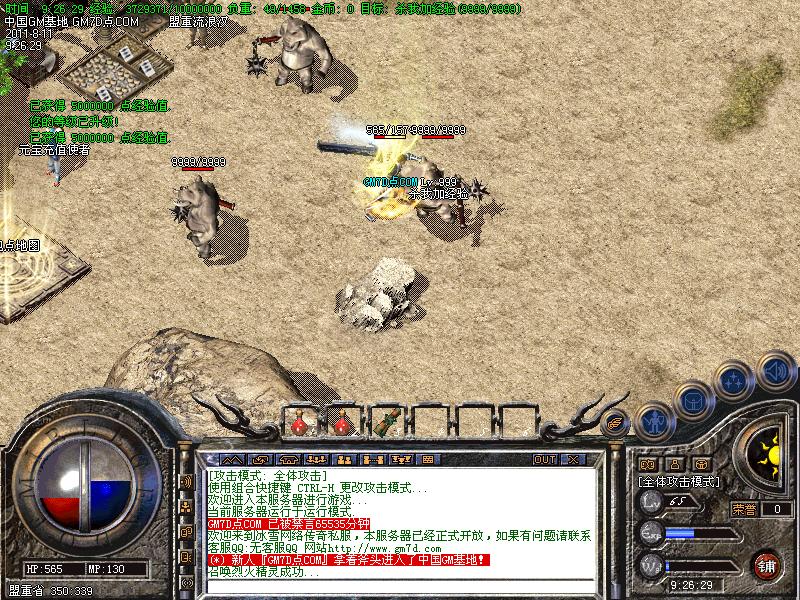Click the top sound-wave button left of chat

186,481
